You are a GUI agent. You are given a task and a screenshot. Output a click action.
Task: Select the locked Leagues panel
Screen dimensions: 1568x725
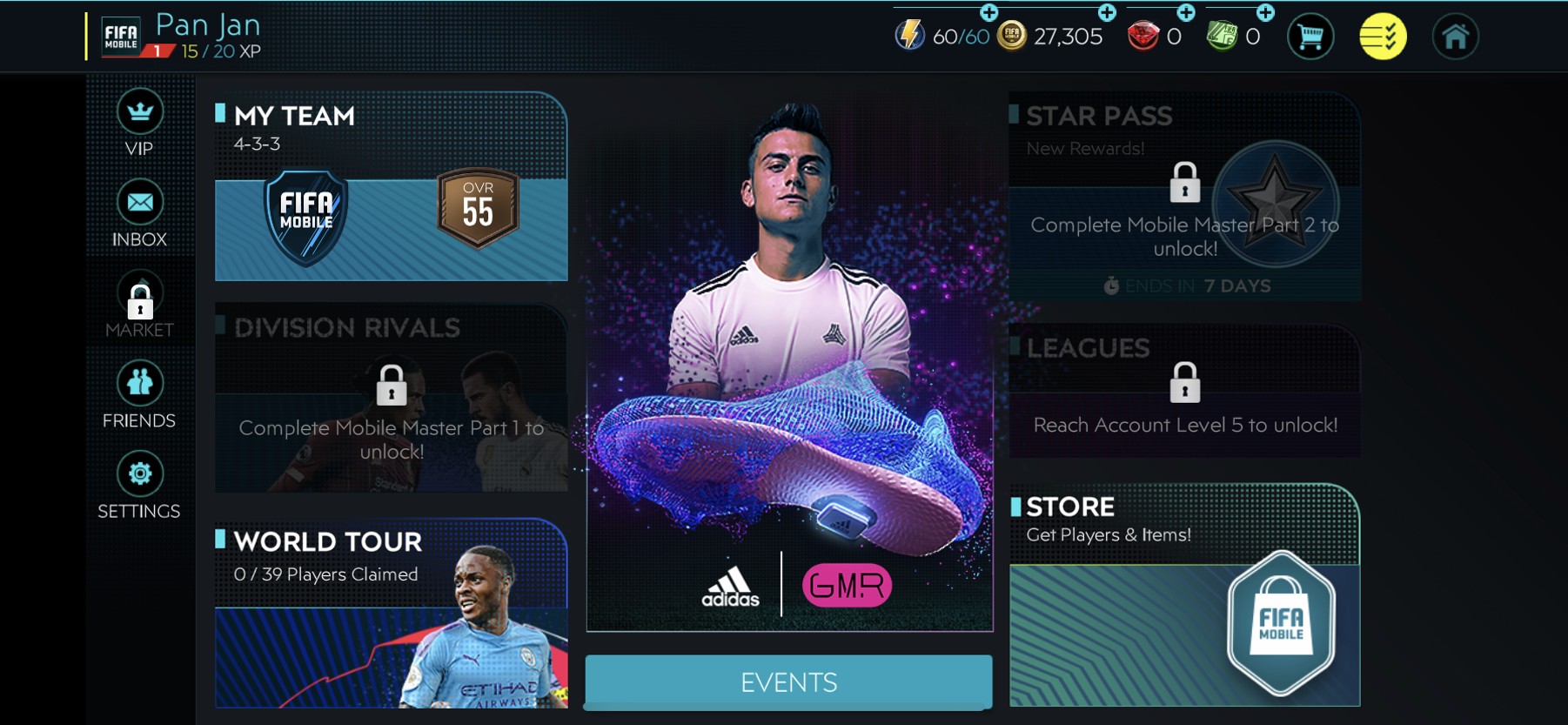[1184, 391]
